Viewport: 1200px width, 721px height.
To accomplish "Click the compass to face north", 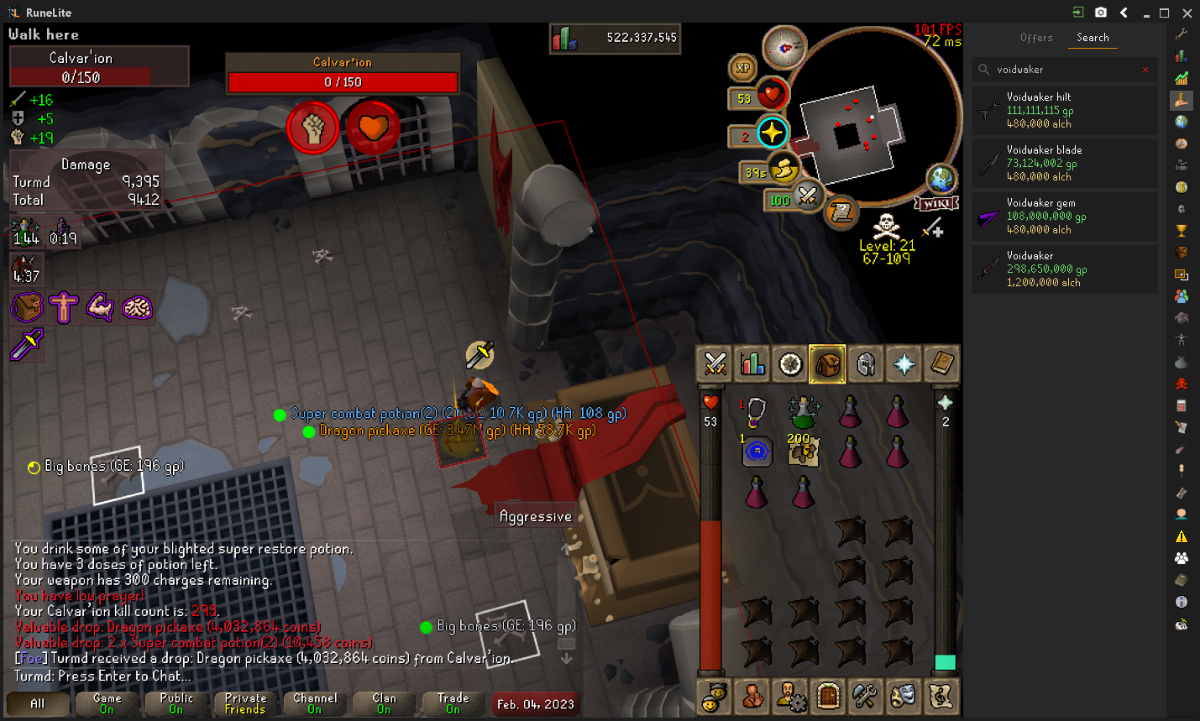I will click(x=783, y=45).
